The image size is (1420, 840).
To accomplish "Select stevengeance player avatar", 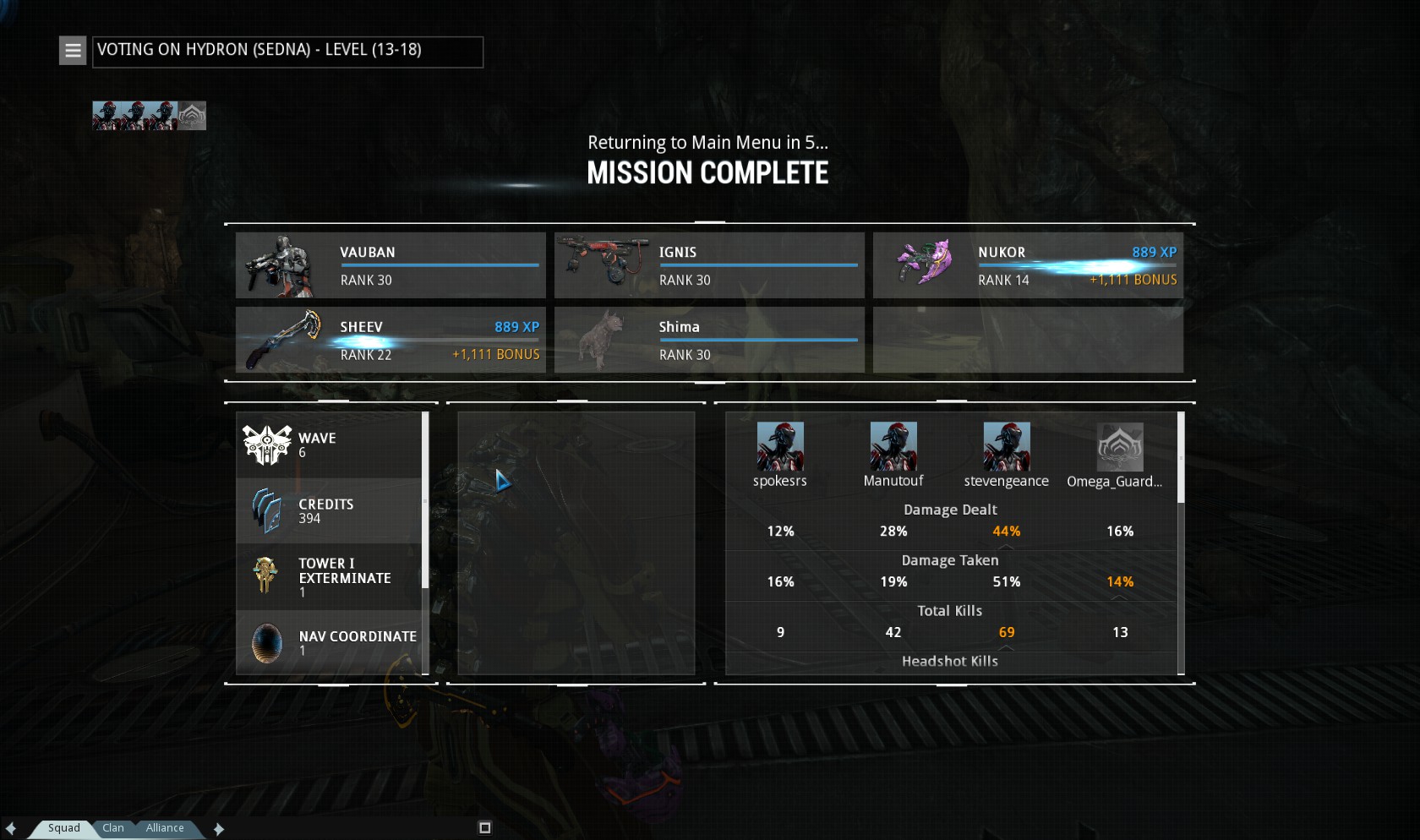I will [1007, 447].
